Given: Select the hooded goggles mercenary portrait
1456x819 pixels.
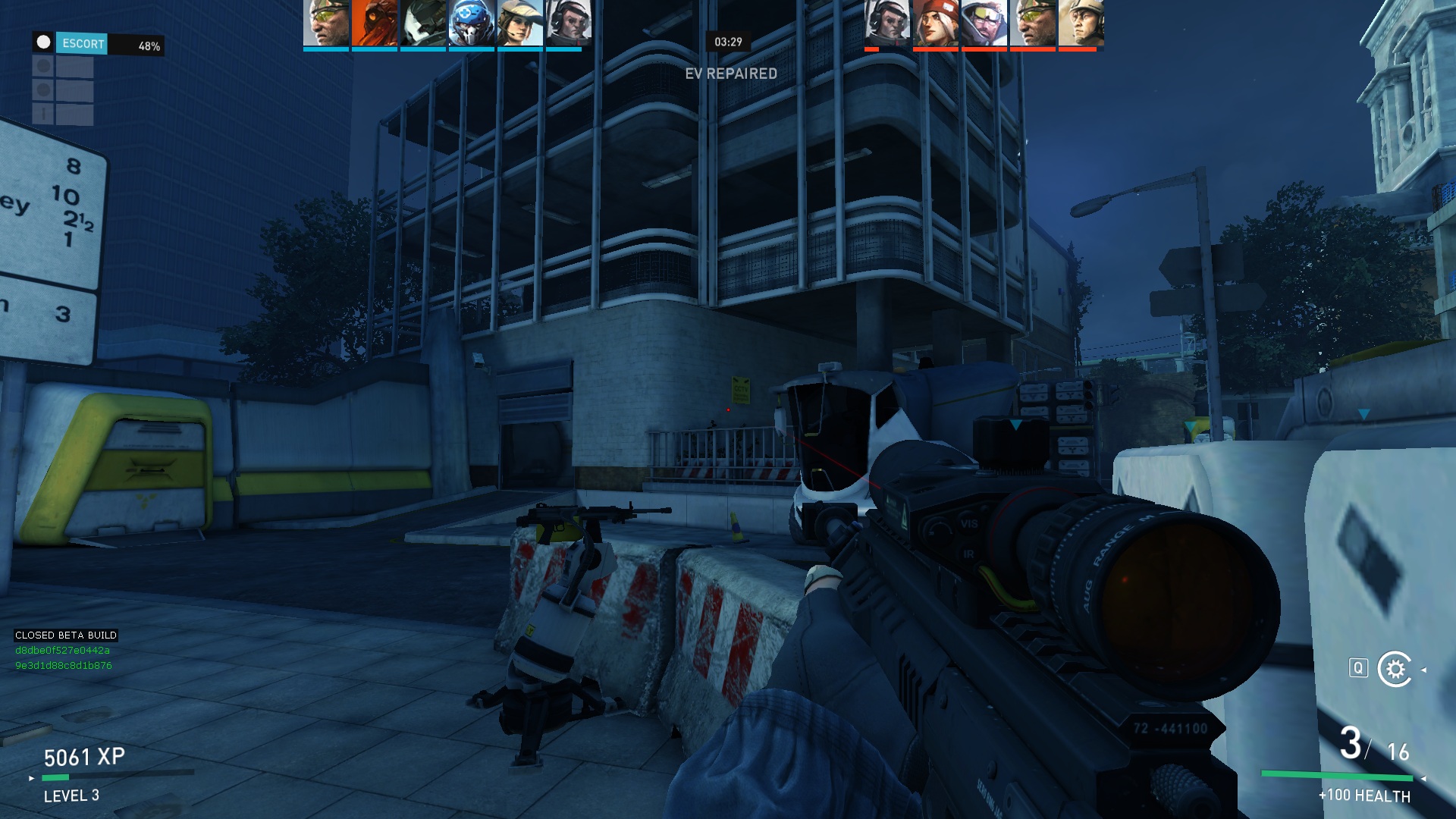Looking at the screenshot, I should click(984, 23).
